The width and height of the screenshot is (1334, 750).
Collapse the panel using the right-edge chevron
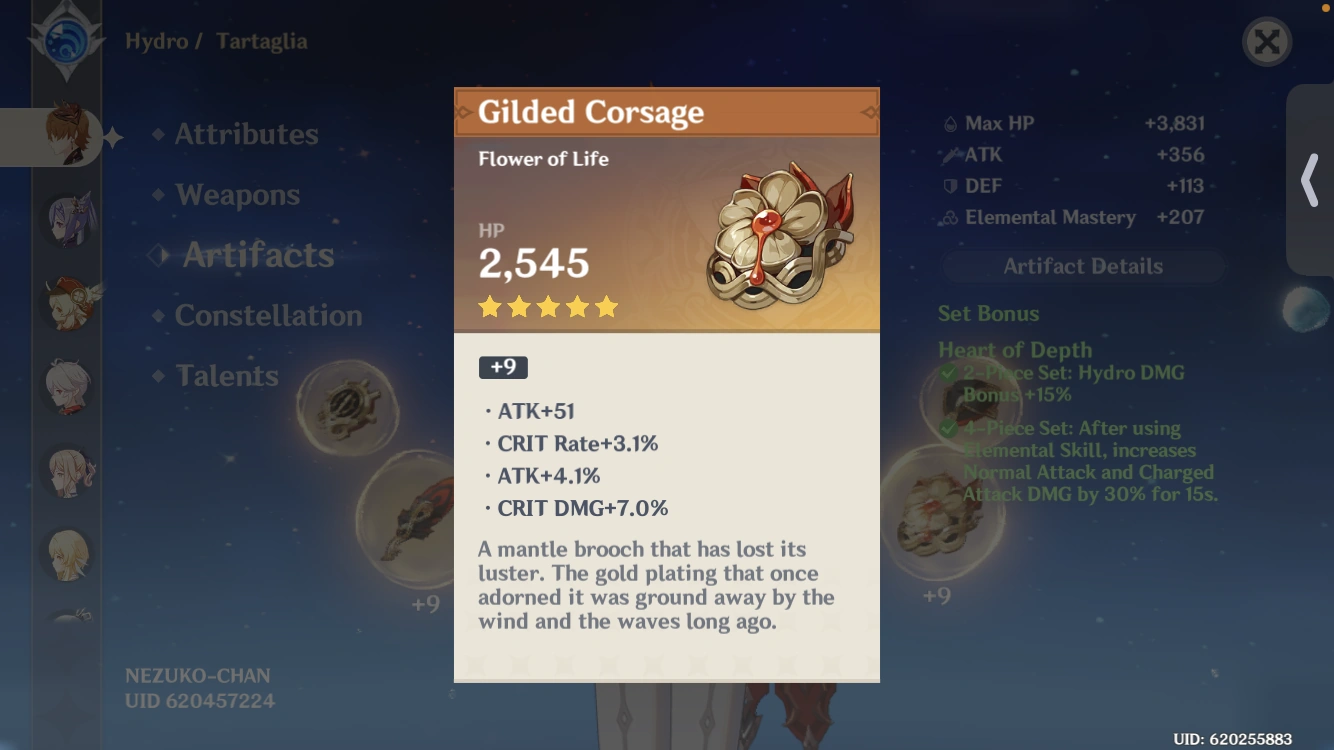[x=1310, y=180]
